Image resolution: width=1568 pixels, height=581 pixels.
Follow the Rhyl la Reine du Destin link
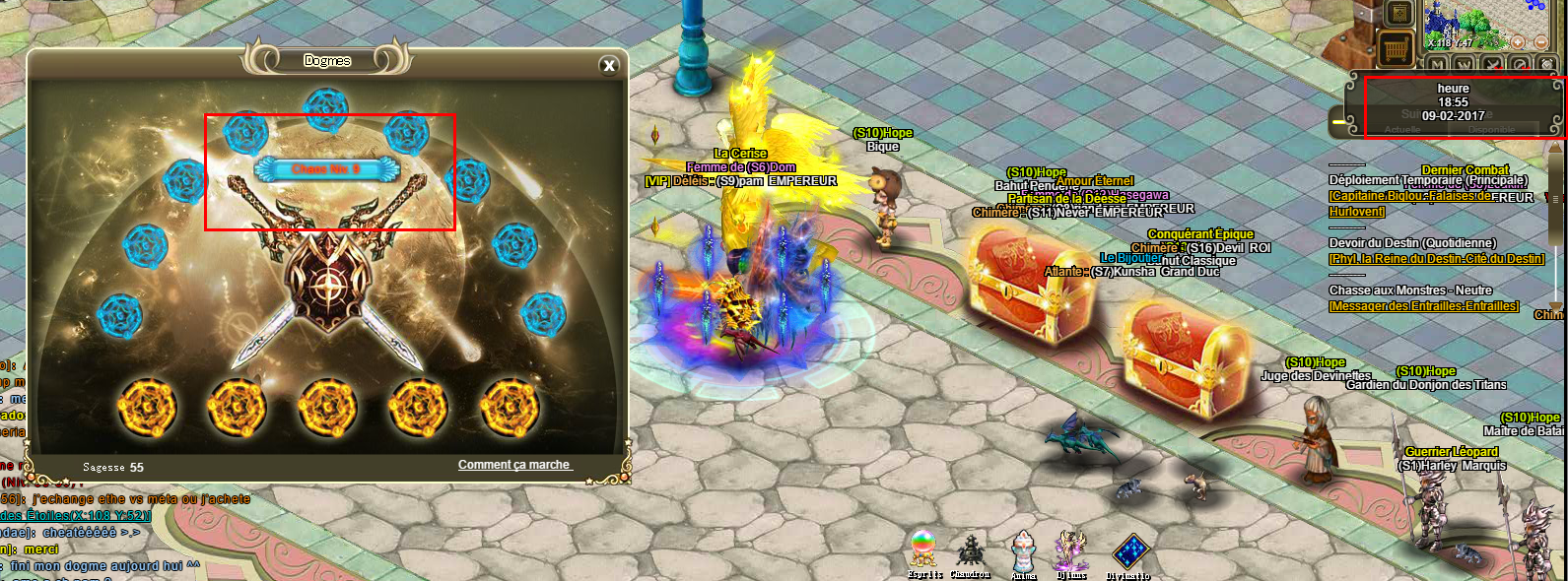[x=1436, y=259]
